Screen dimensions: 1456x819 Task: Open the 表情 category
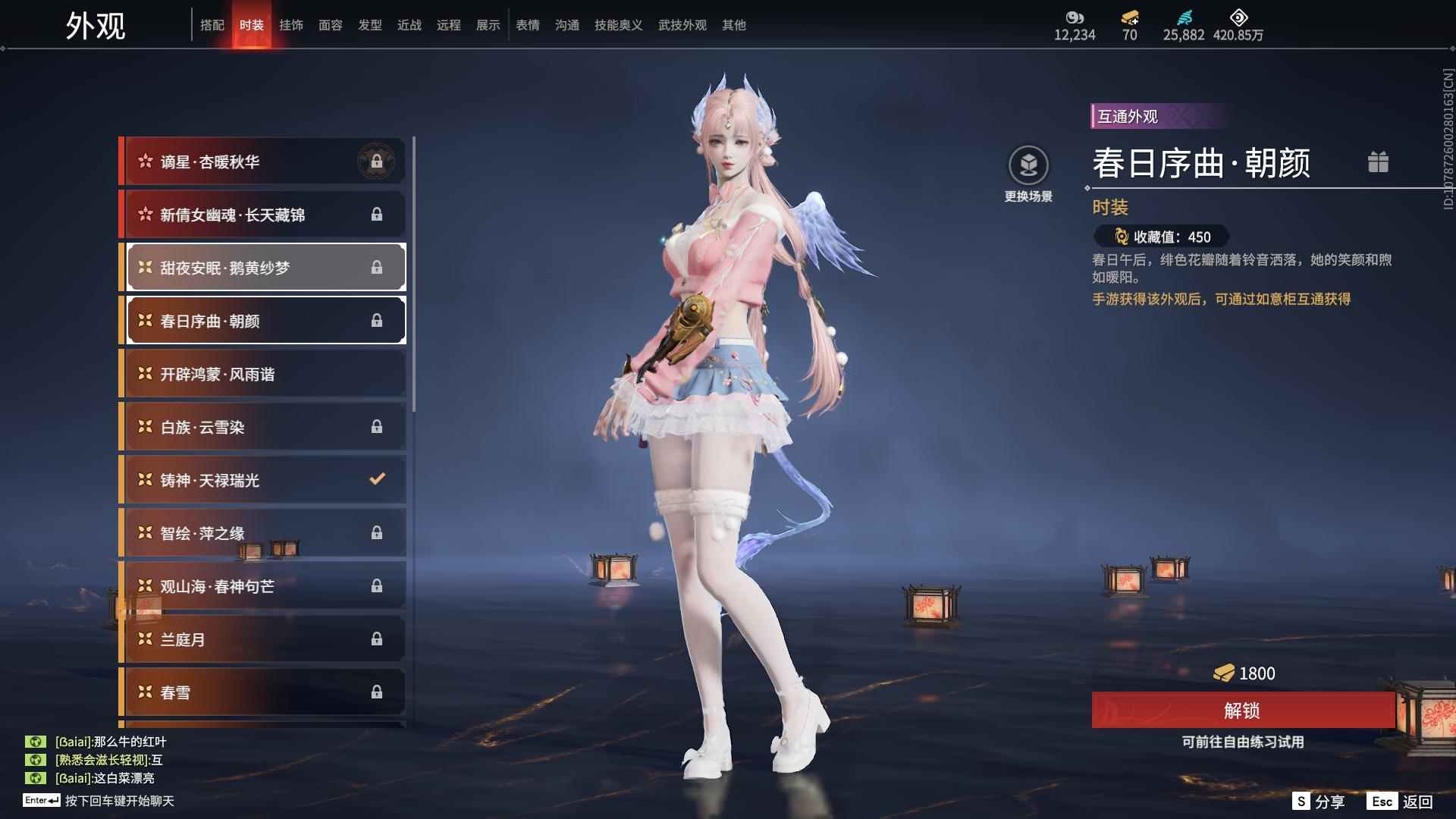[527, 24]
